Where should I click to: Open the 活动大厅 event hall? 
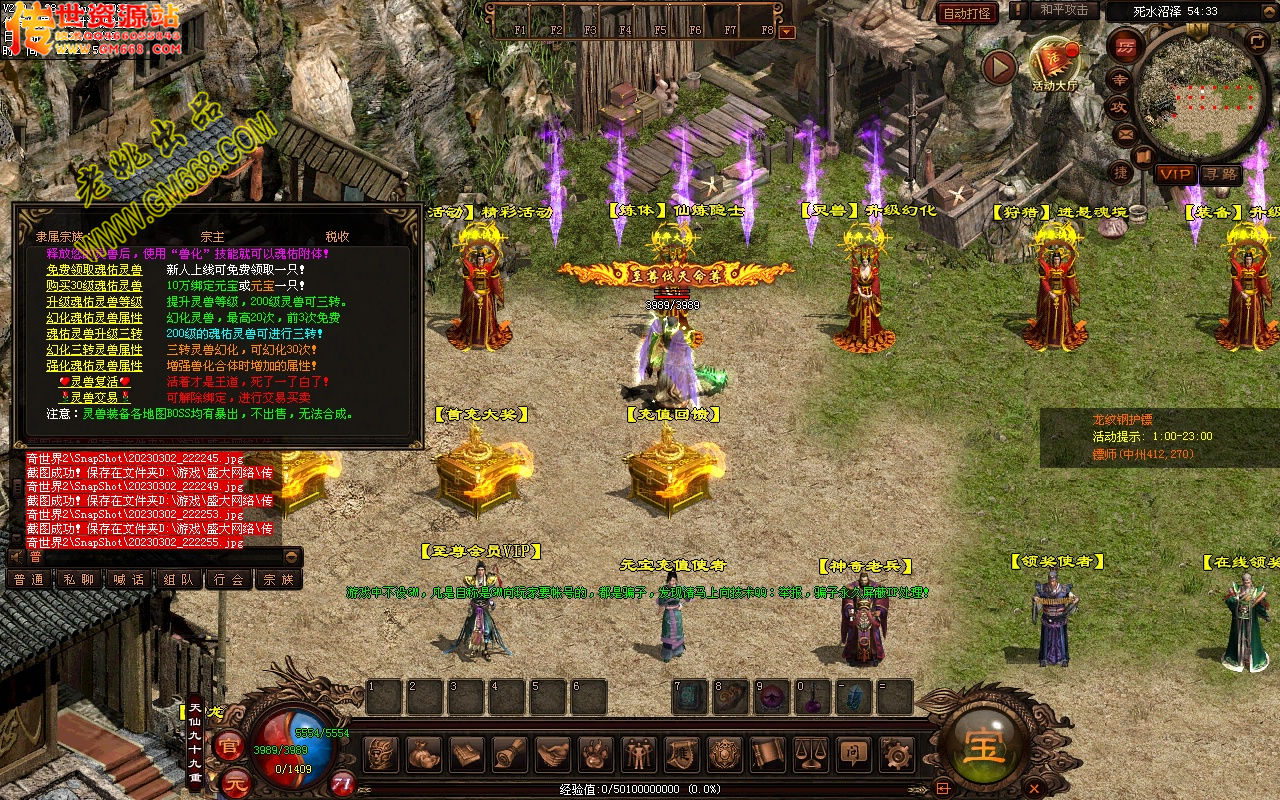click(1055, 64)
